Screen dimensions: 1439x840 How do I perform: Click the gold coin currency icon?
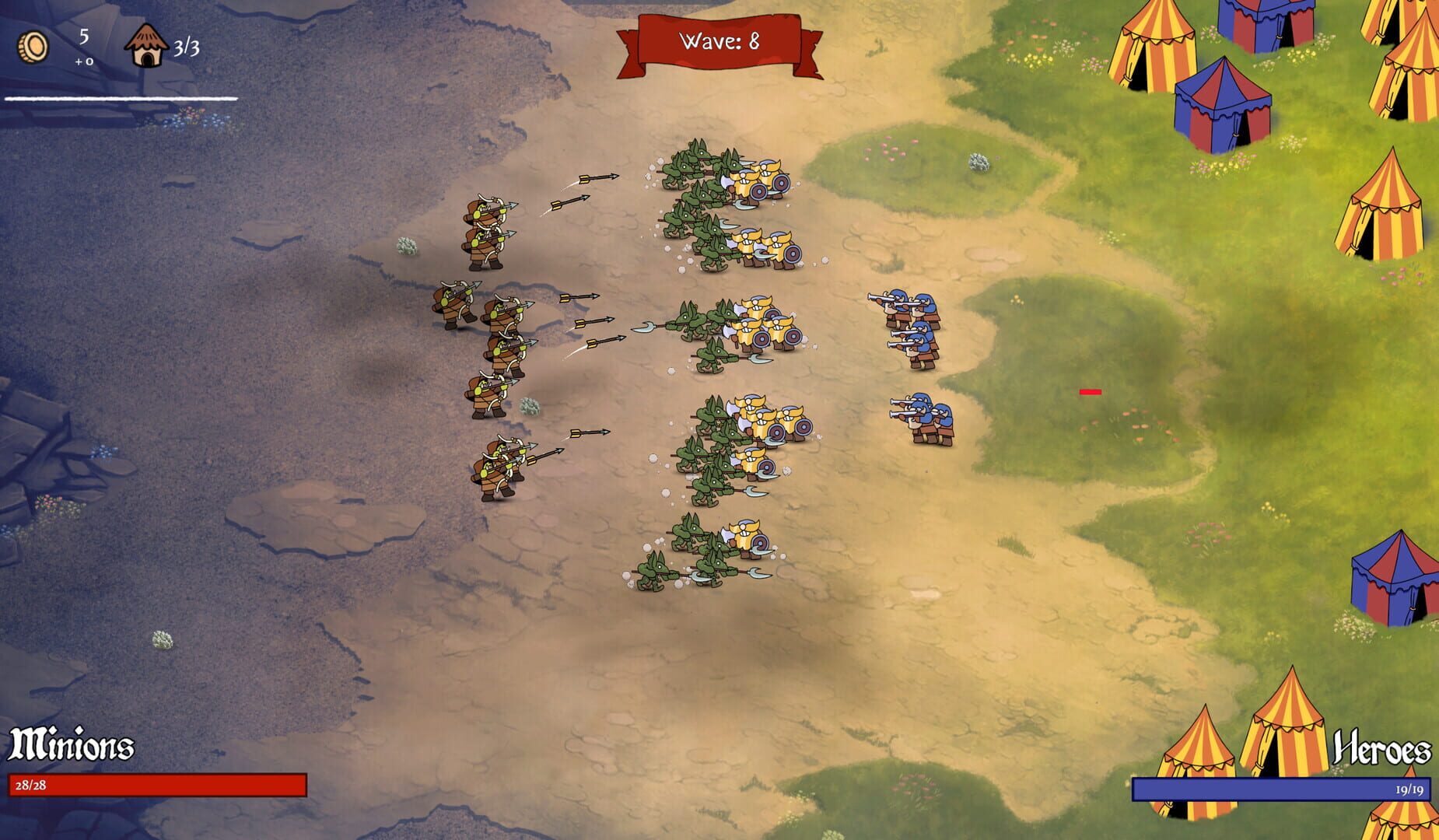coord(33,44)
